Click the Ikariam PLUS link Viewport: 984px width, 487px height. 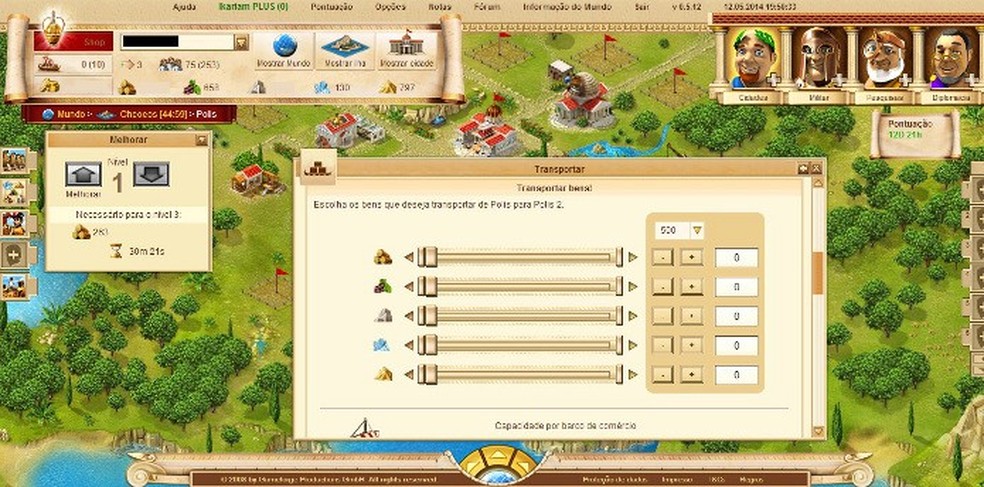tap(253, 6)
